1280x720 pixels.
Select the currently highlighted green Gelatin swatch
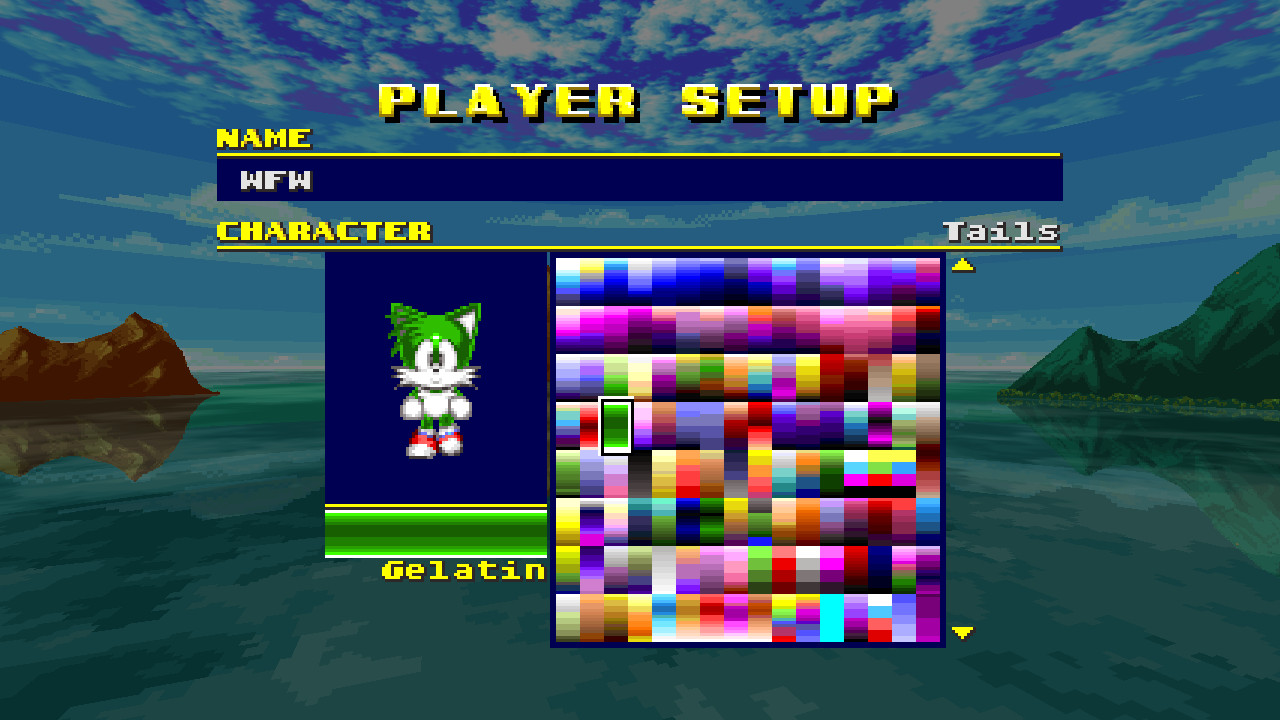tap(617, 426)
